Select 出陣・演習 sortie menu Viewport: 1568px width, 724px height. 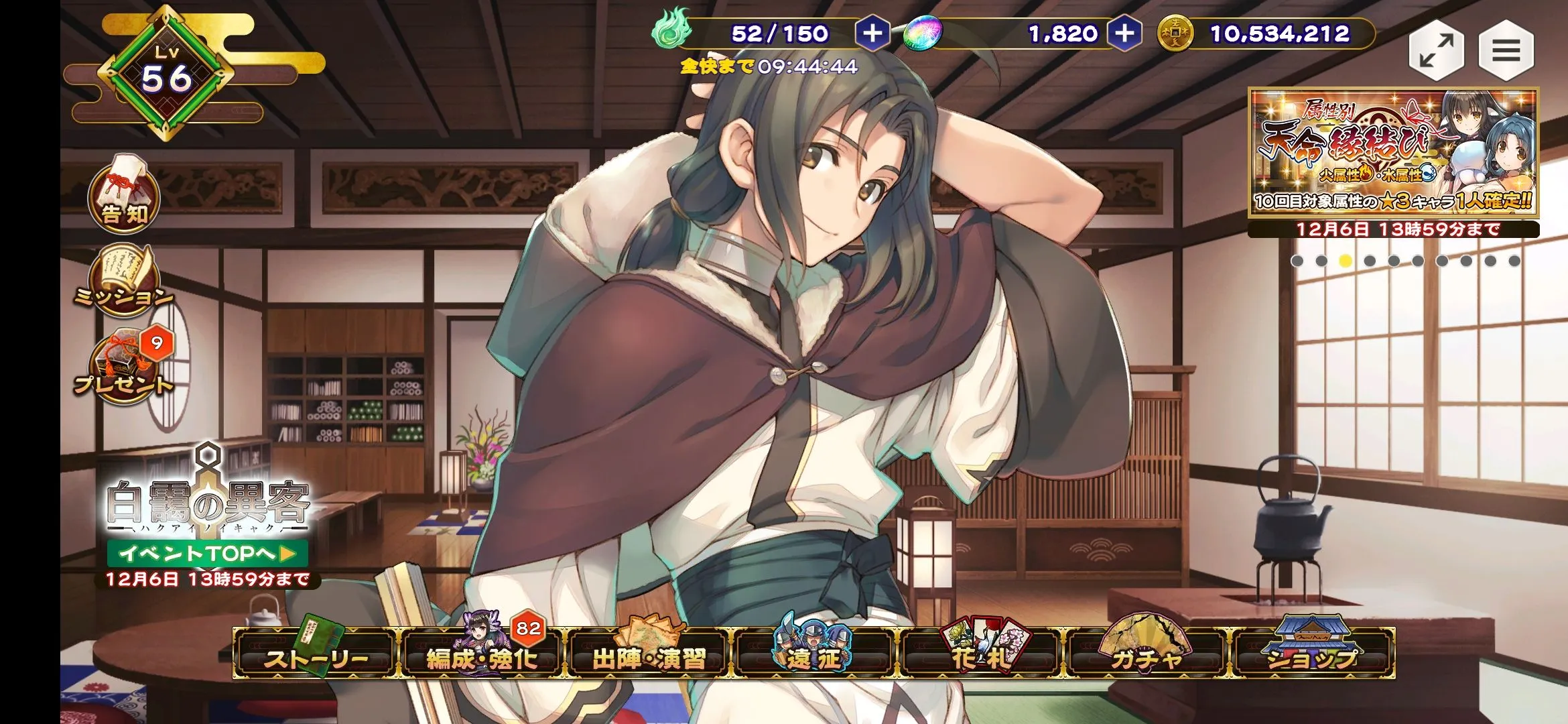(649, 655)
